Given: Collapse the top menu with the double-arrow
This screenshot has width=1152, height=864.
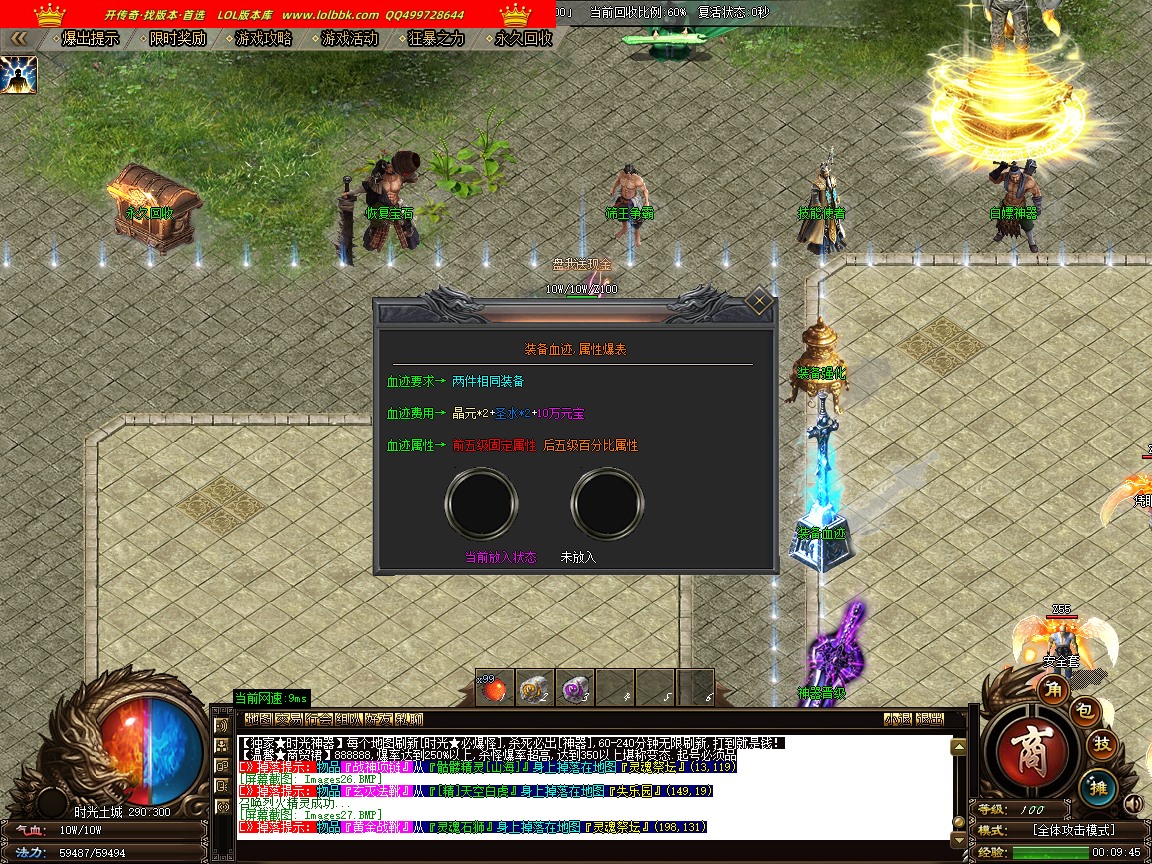Looking at the screenshot, I should click(x=18, y=39).
